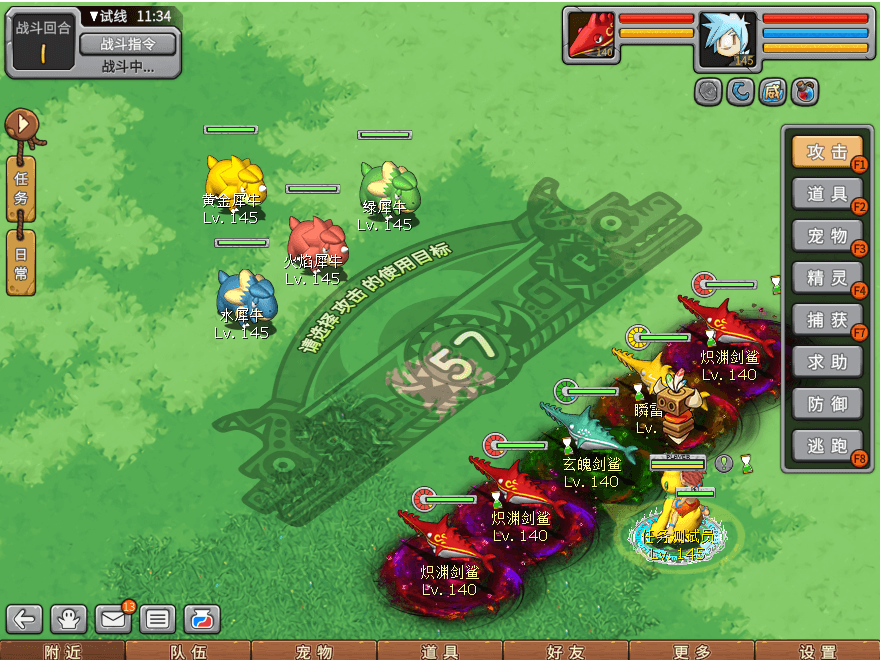Screen dimensions: 880x660
Task: Select the 攻击 attack command
Action: tap(827, 152)
